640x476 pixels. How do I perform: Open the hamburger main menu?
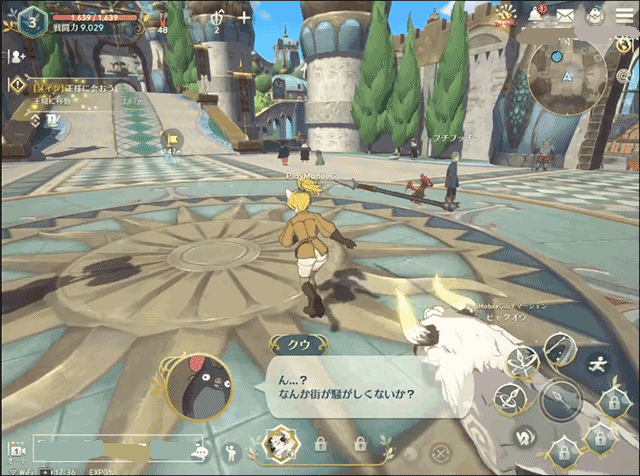pos(623,15)
